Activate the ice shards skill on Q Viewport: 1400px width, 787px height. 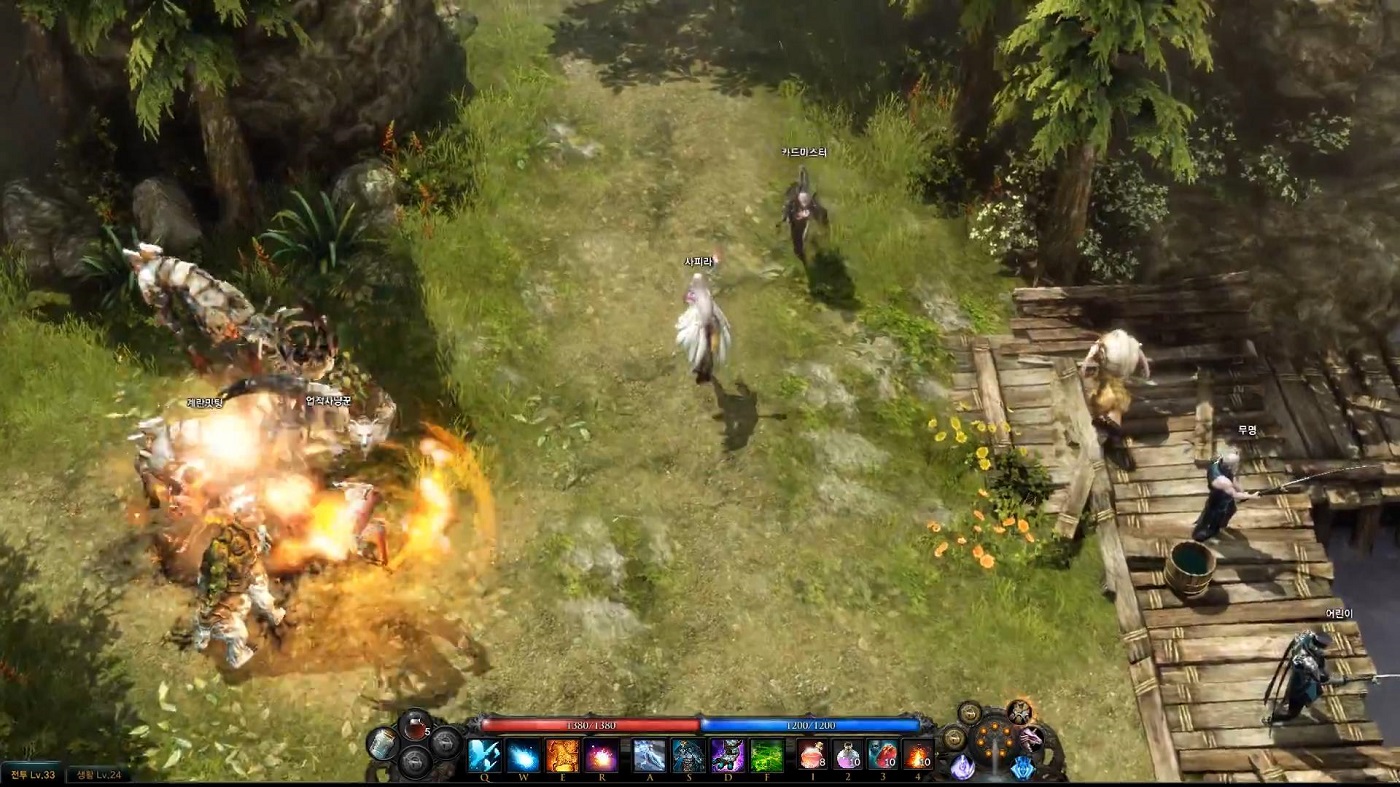[485, 755]
